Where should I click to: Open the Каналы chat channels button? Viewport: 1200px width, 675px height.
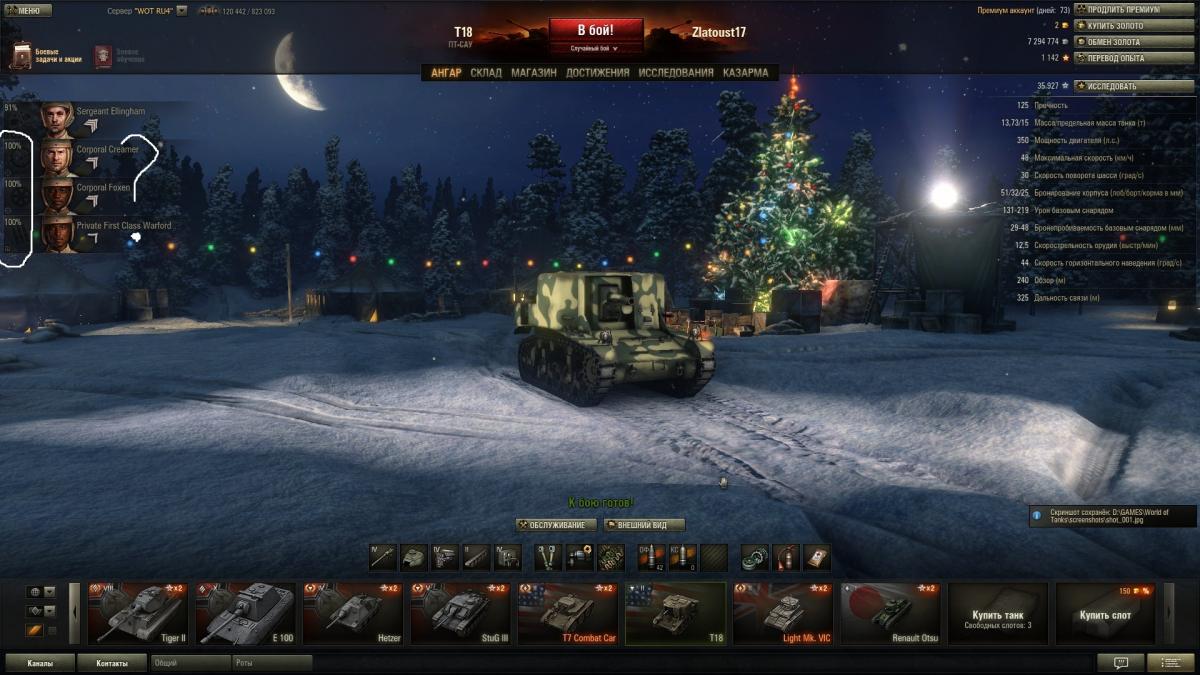click(41, 663)
